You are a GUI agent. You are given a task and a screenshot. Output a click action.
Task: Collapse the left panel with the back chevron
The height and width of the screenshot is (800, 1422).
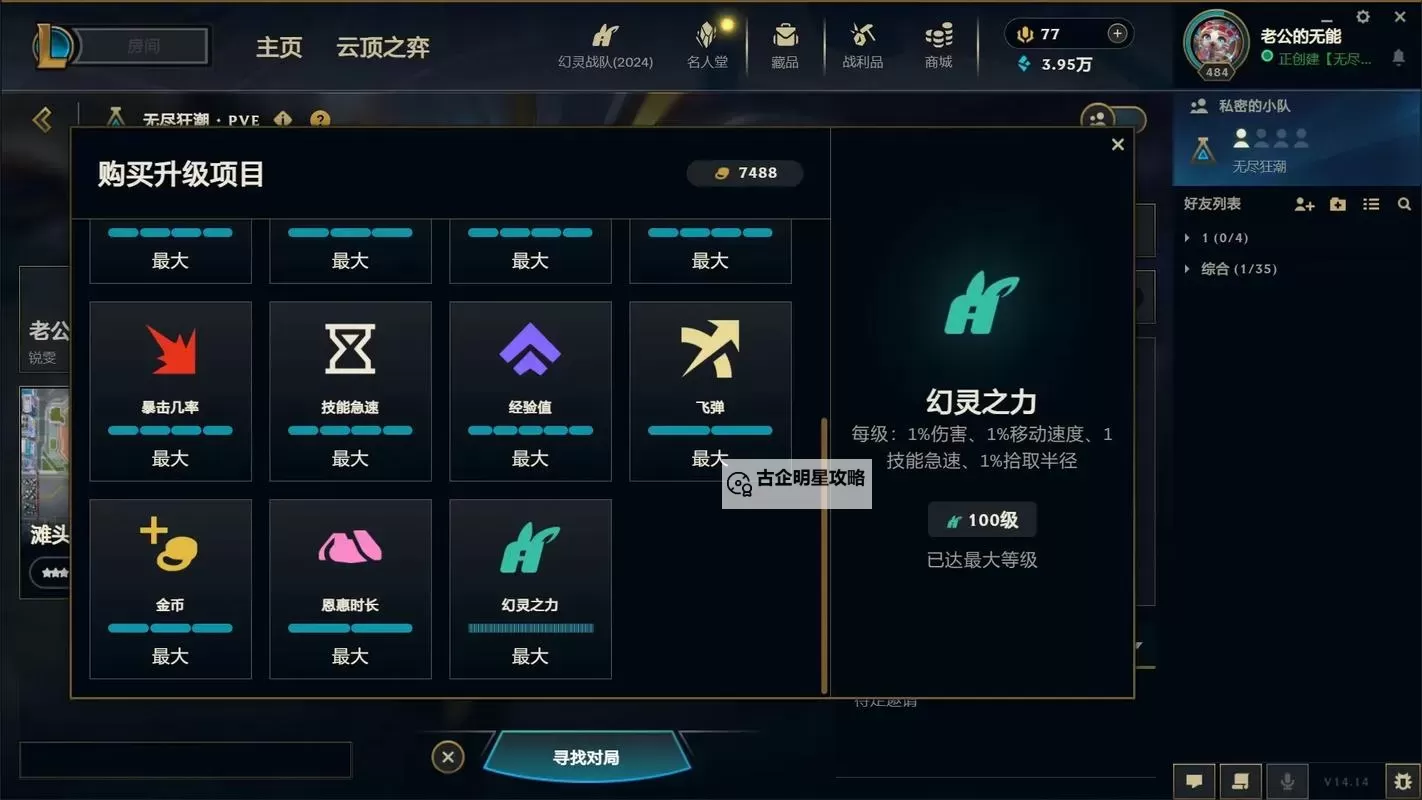41,119
